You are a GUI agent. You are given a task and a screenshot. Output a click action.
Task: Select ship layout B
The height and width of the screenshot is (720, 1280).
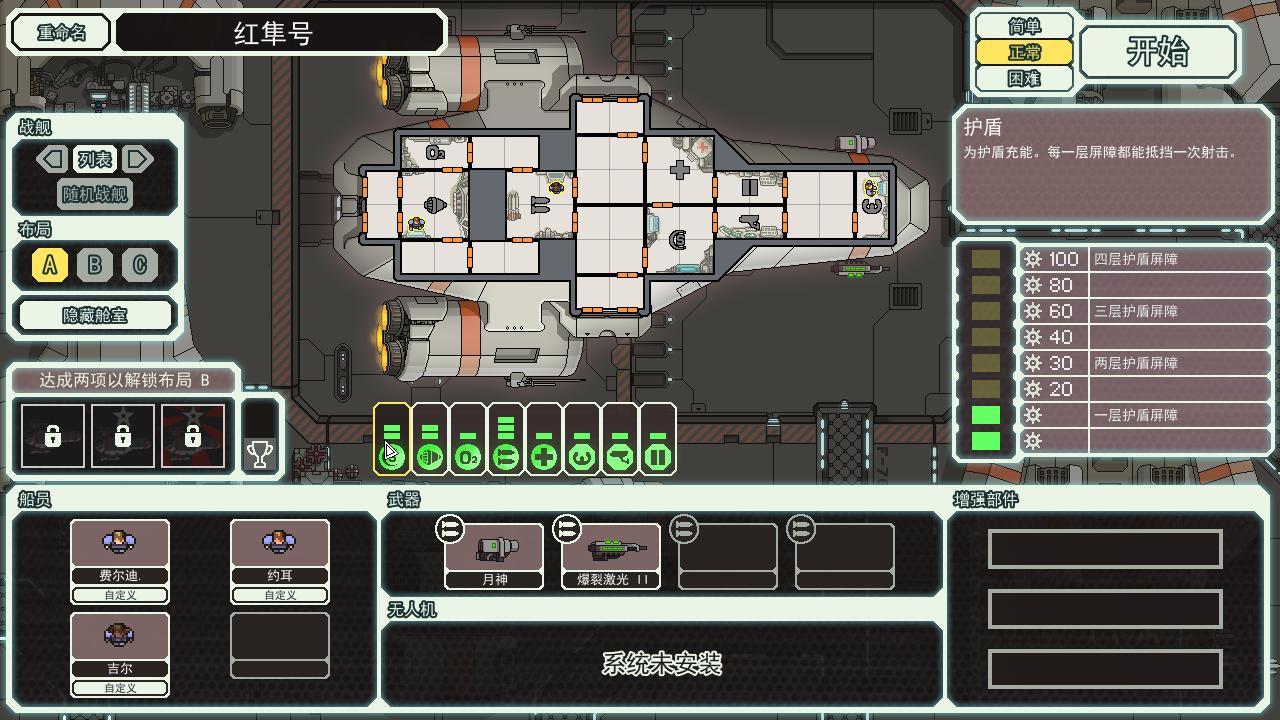[x=95, y=265]
